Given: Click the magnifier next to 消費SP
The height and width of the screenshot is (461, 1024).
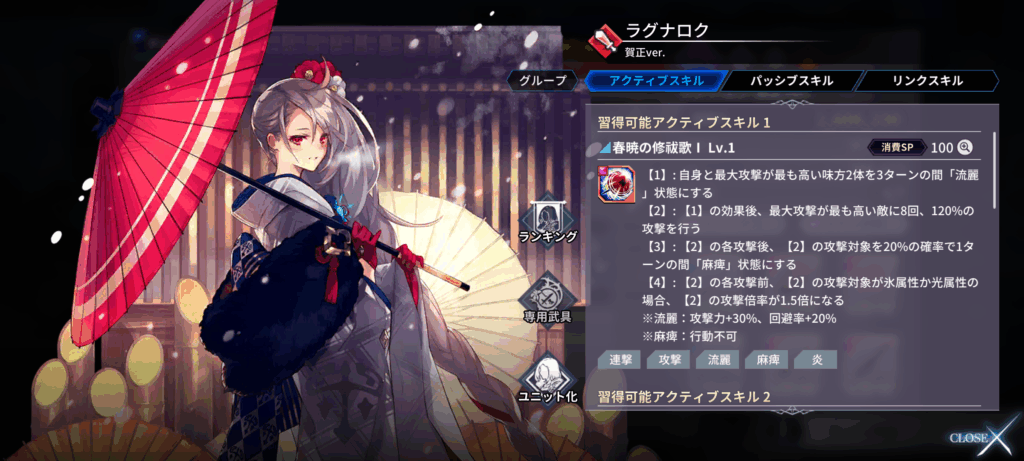Looking at the screenshot, I should click(x=965, y=147).
